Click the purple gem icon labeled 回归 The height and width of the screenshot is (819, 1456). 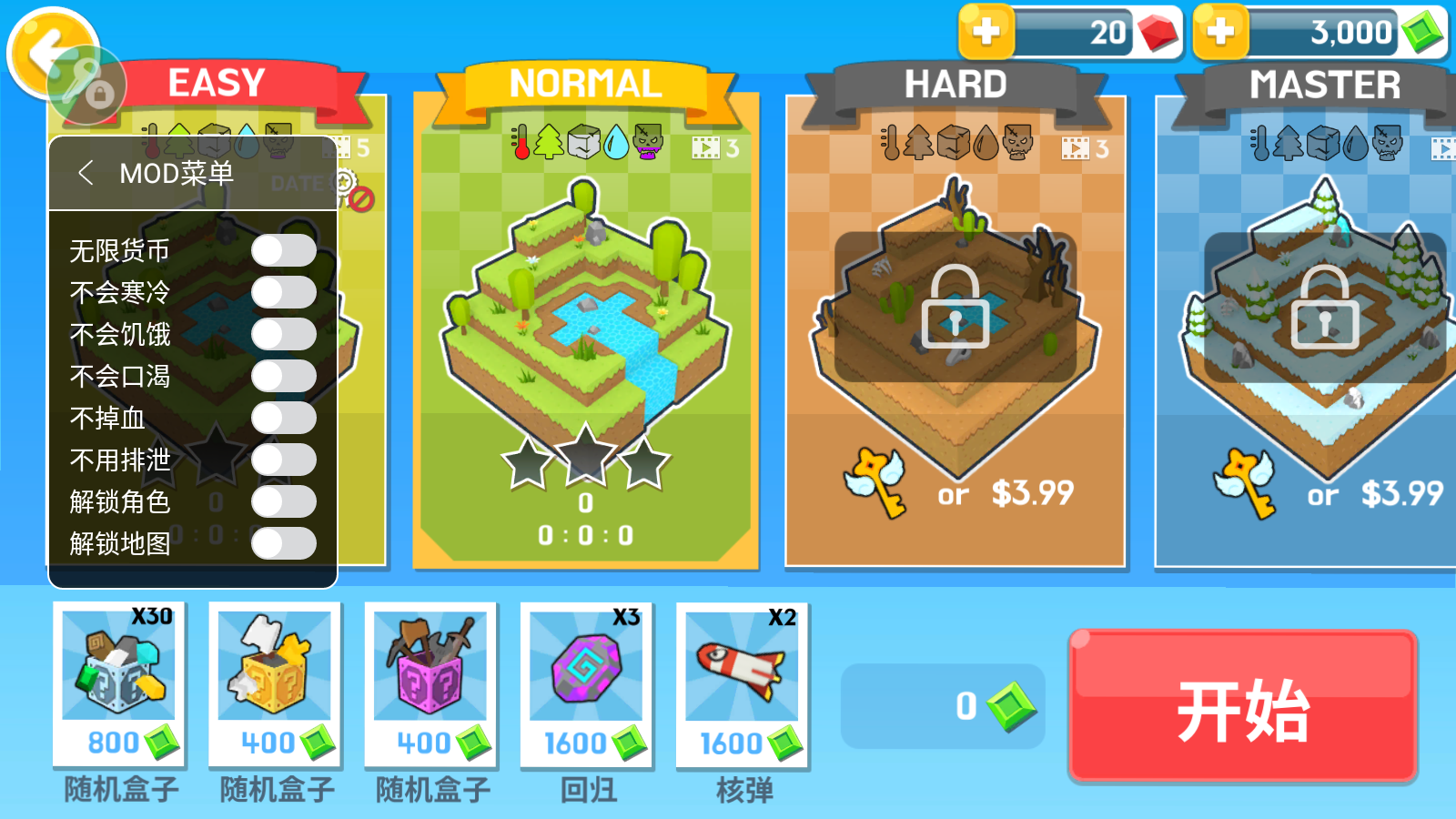pos(585,671)
